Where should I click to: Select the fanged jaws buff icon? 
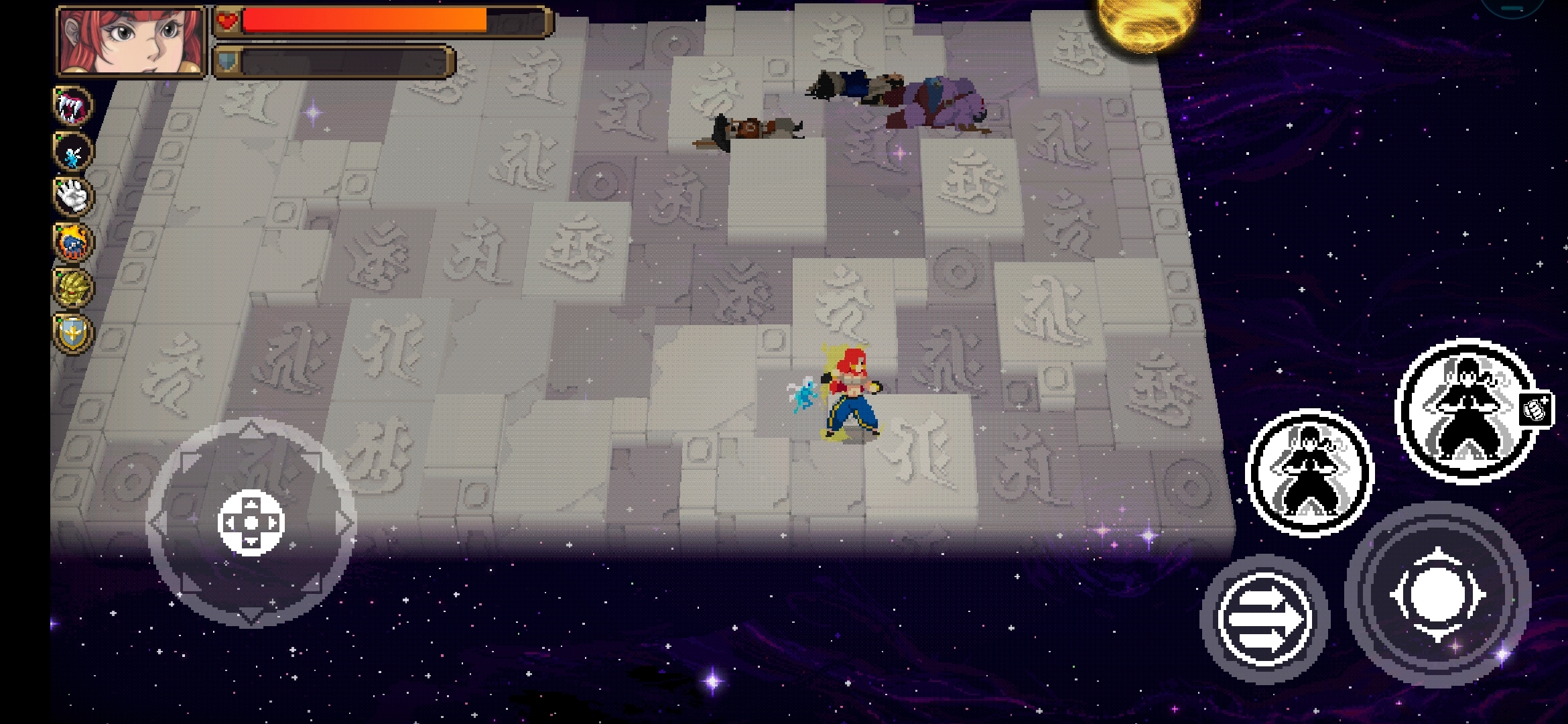coord(73,106)
